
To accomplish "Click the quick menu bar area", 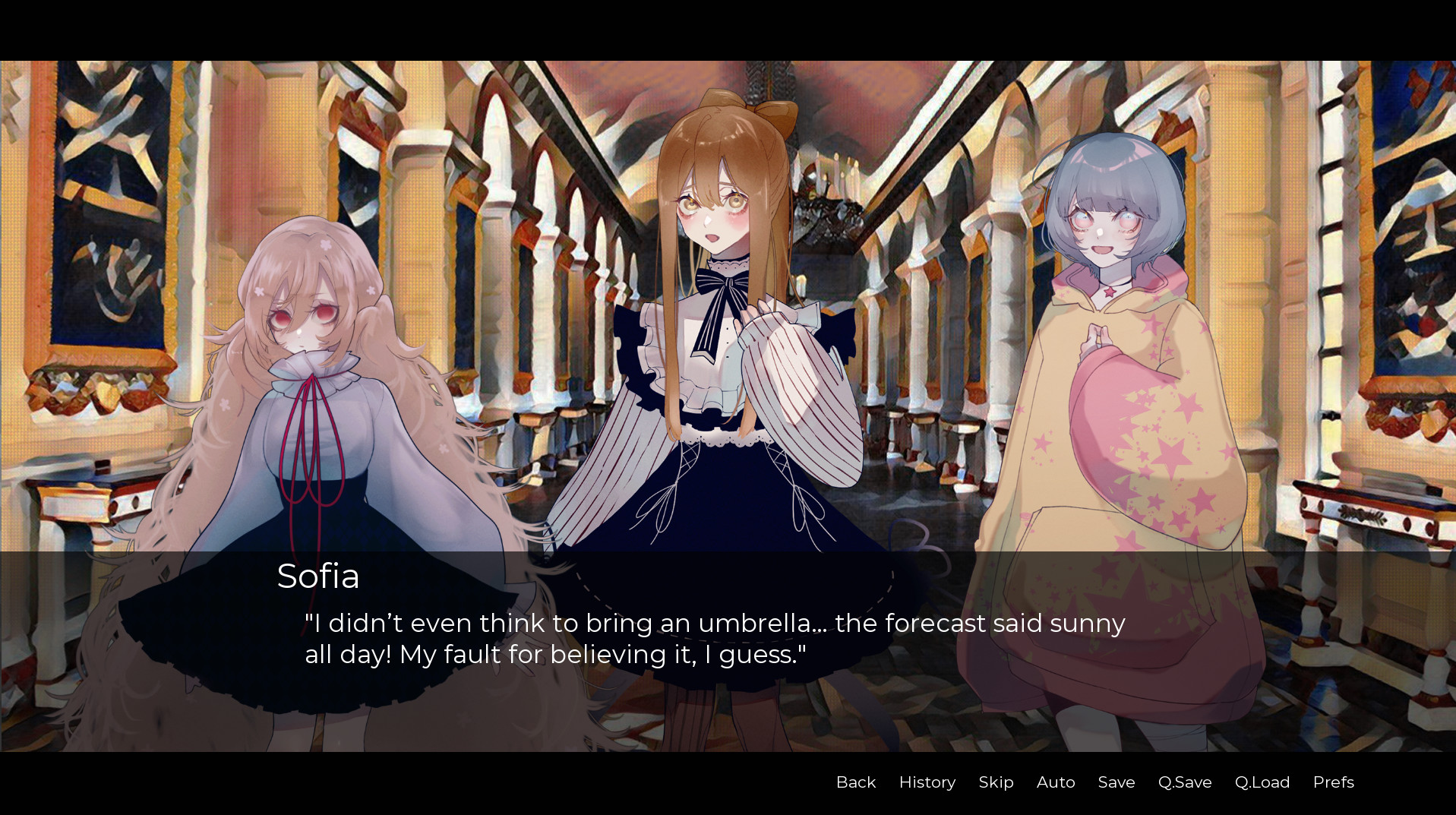I will point(1094,782).
